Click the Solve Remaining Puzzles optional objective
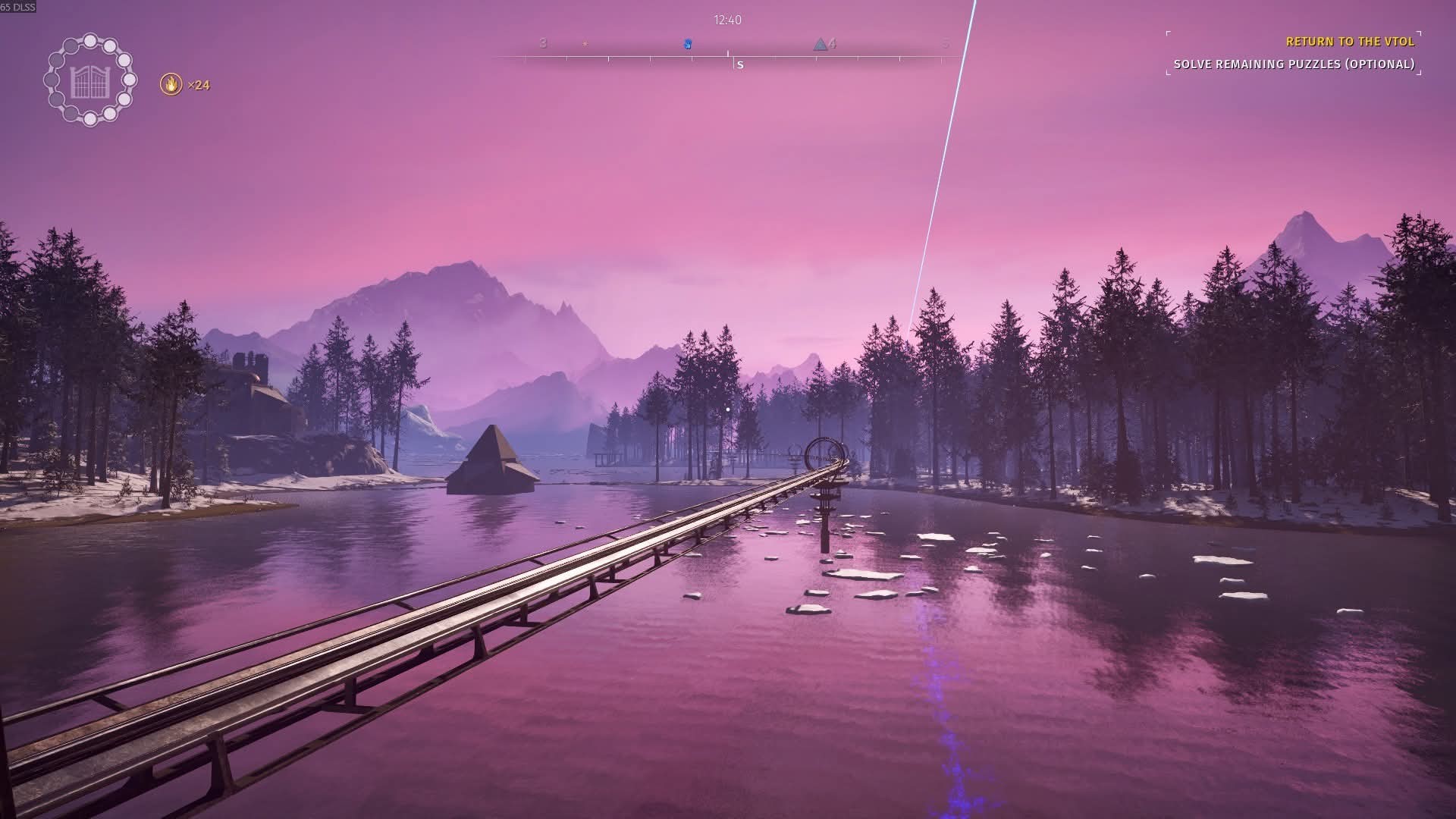This screenshot has height=819, width=1456. point(1294,64)
